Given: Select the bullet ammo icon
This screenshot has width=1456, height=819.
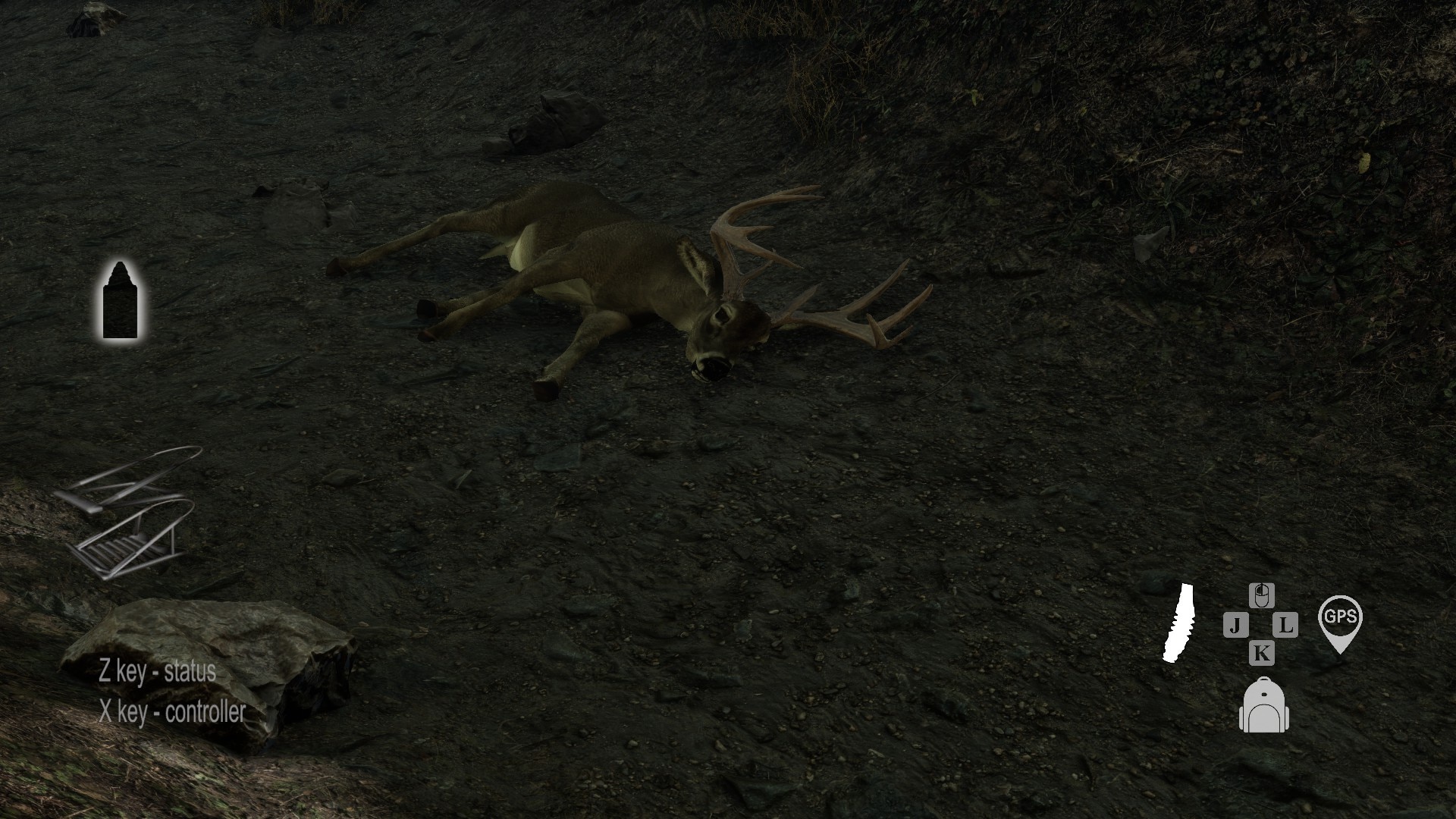Looking at the screenshot, I should 121,300.
